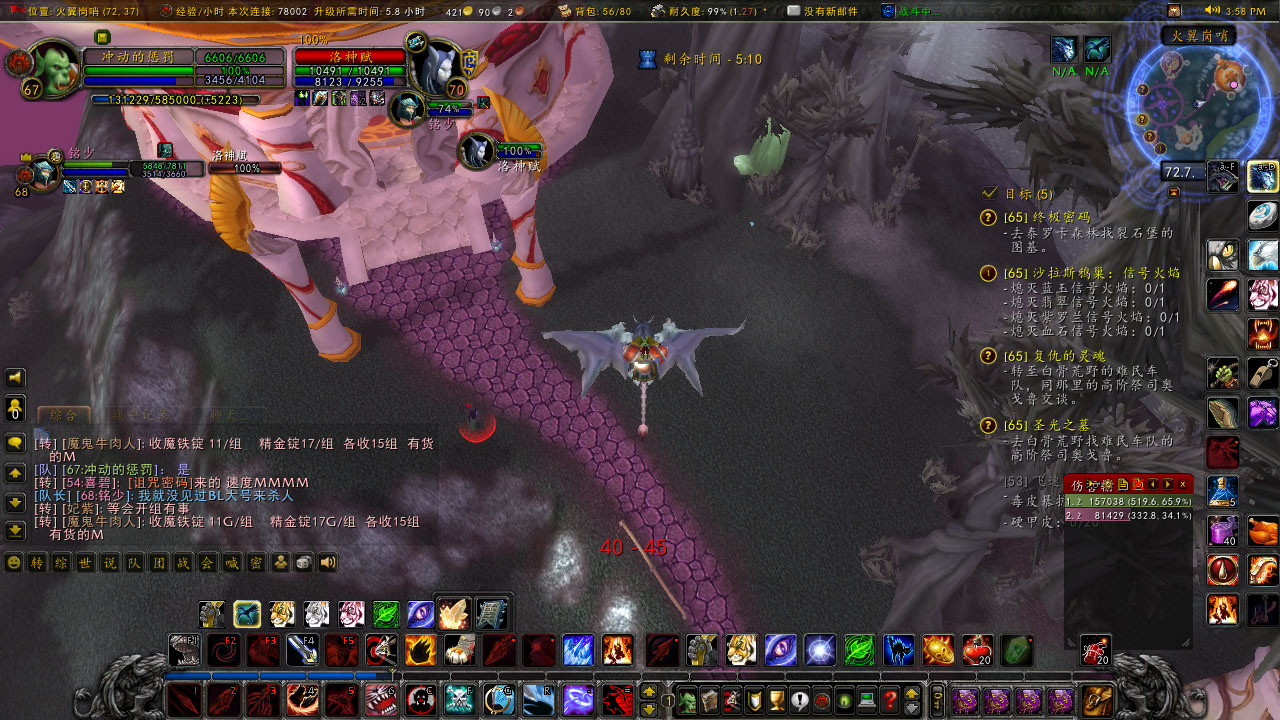Screen dimensions: 1280x720
Task: Switch to the 聊天 chat tab
Action: (223, 415)
